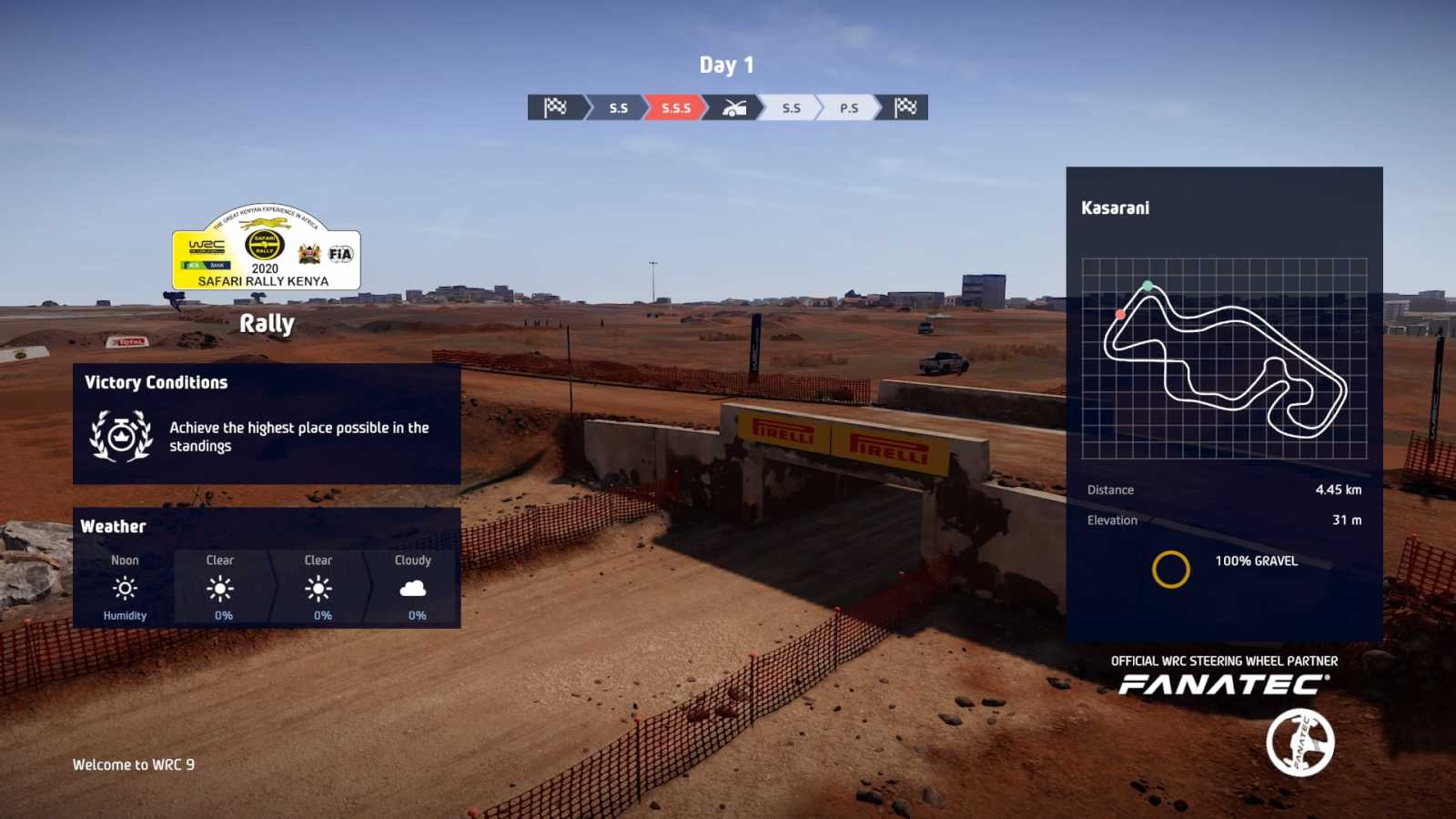Select the highlighted S.S.S stage segment
Screen dimensions: 1456x819
(x=675, y=107)
